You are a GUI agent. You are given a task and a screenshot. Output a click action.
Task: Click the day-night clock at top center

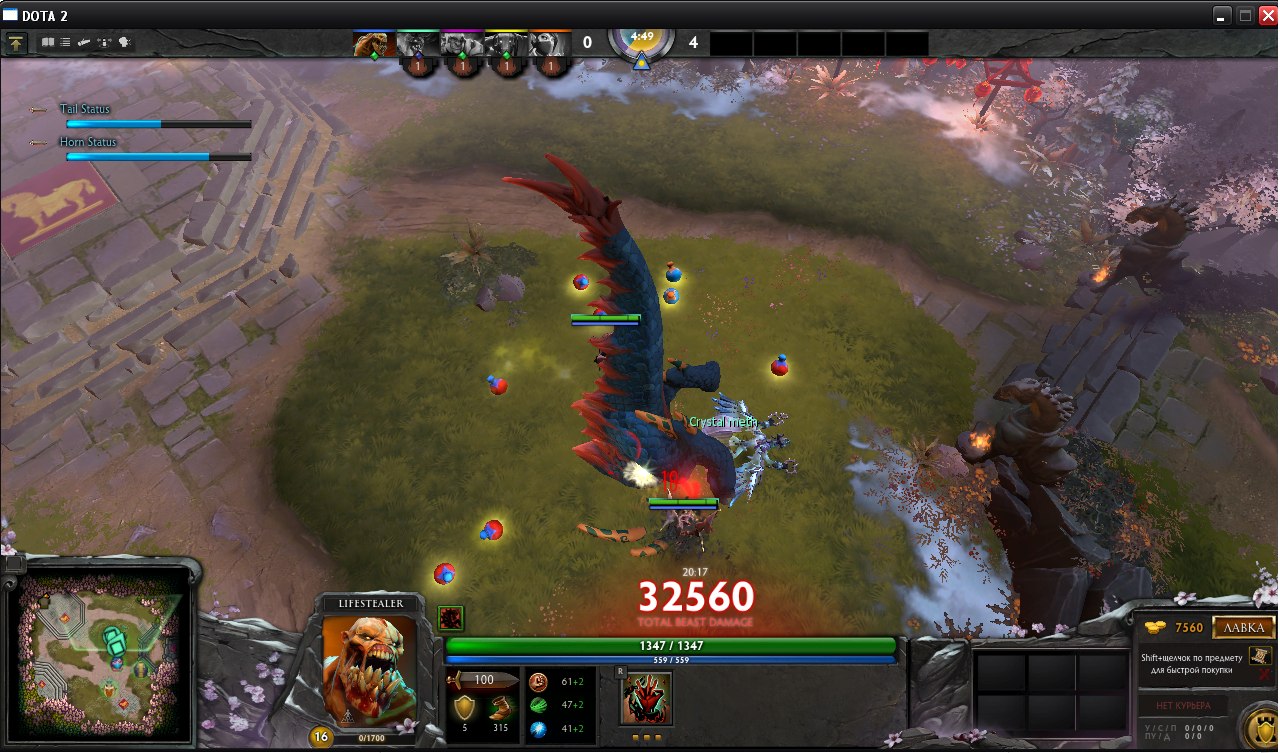coord(641,41)
